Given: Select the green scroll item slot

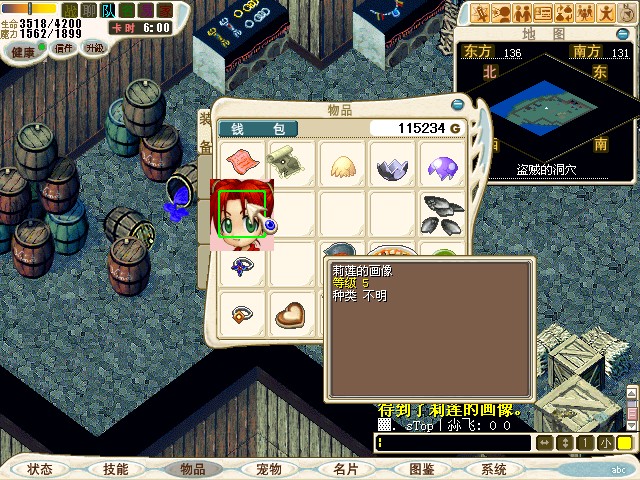Looking at the screenshot, I should pyautogui.click(x=293, y=161).
